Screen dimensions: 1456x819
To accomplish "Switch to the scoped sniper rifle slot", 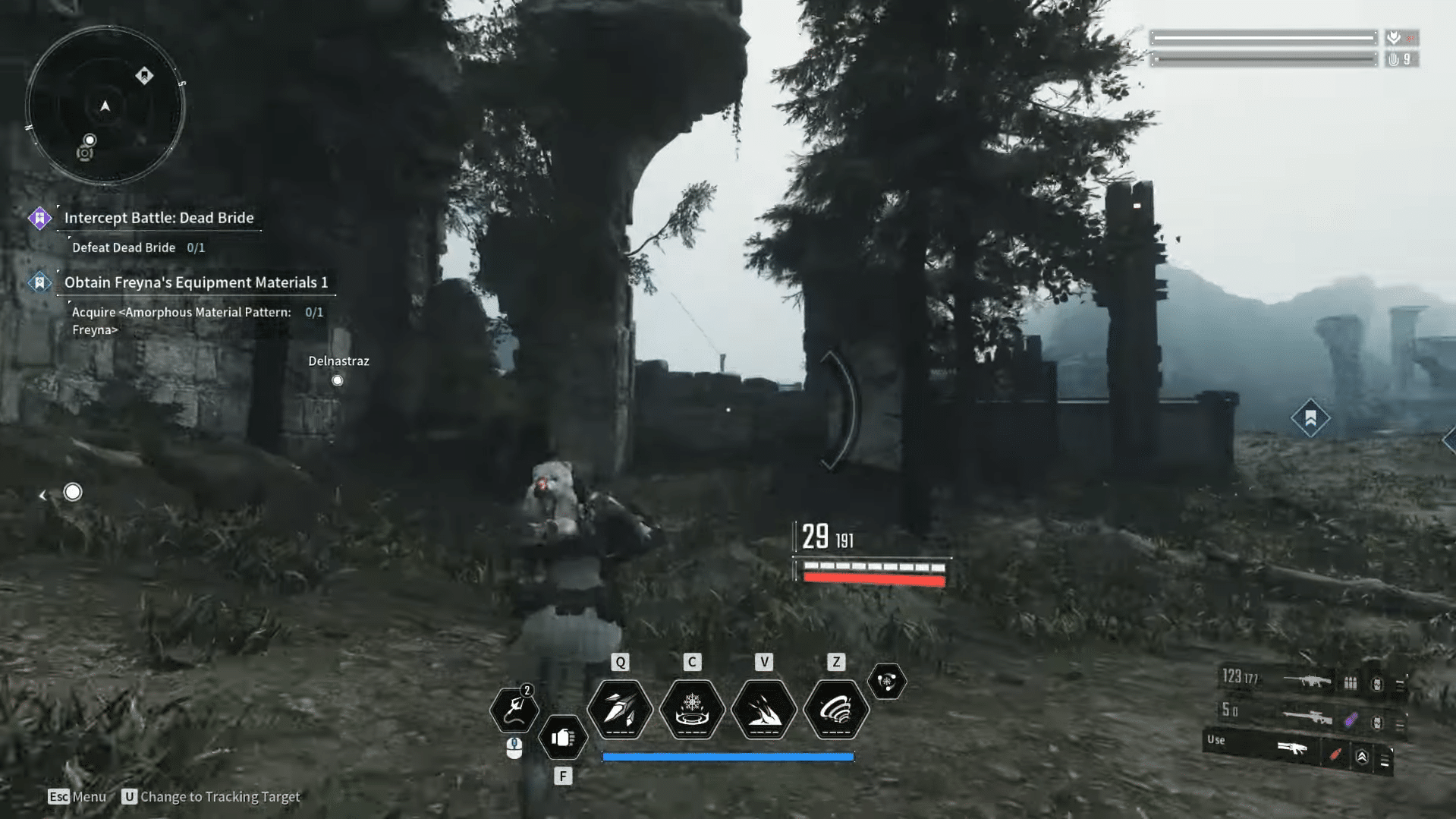I will click(x=1307, y=717).
